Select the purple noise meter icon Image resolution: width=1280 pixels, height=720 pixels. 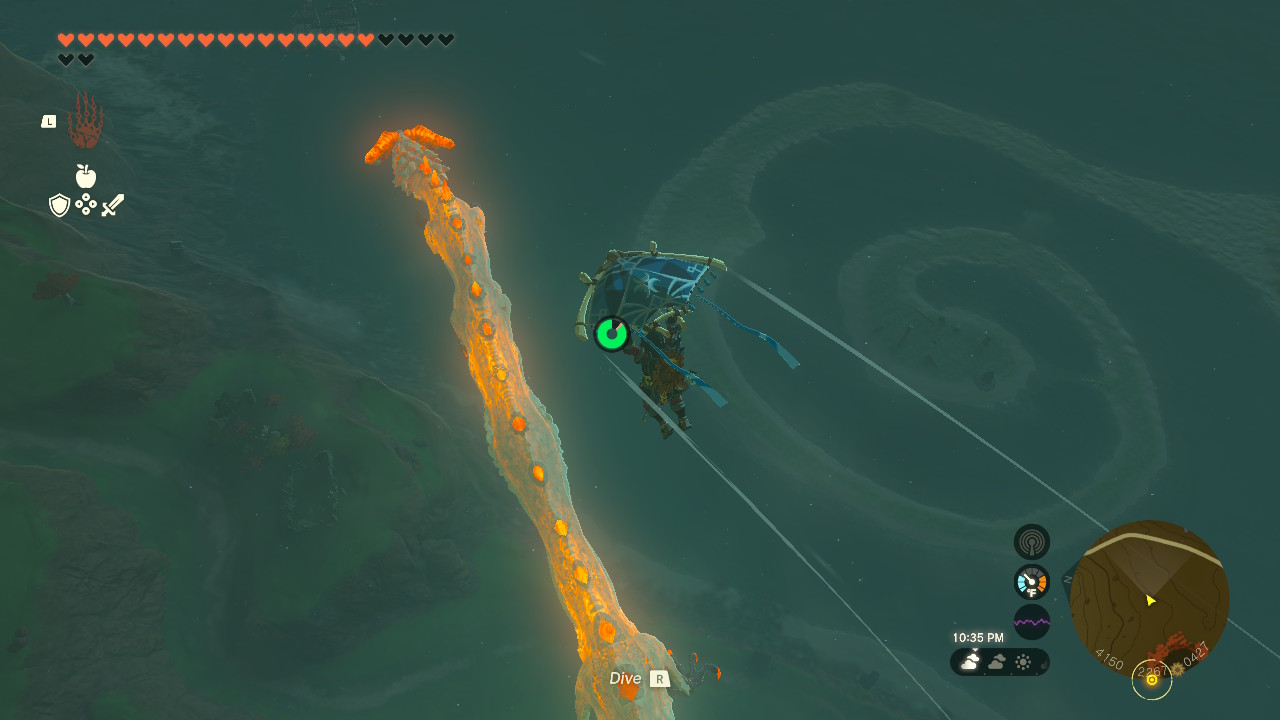[1031, 621]
